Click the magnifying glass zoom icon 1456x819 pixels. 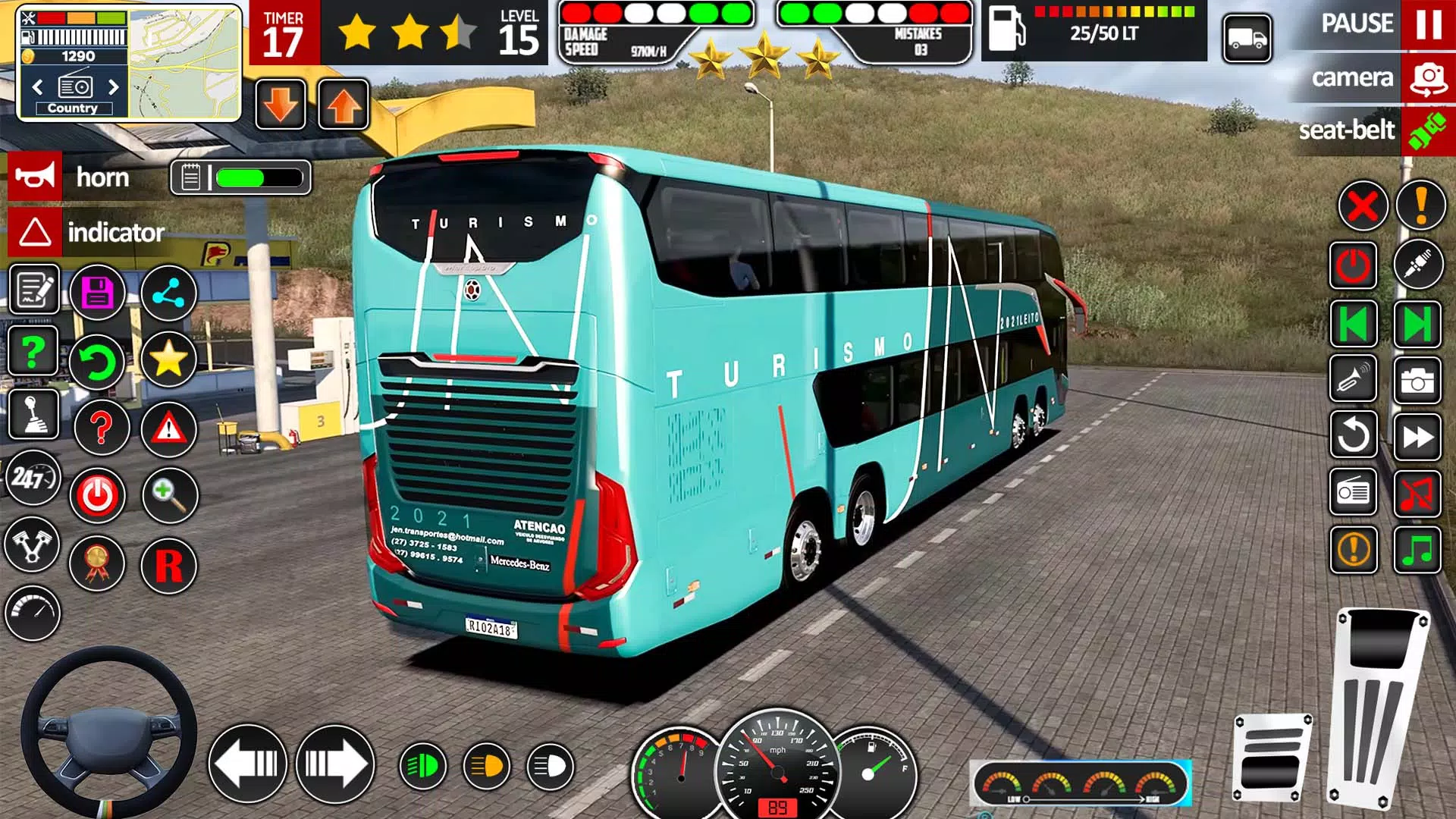pyautogui.click(x=169, y=495)
